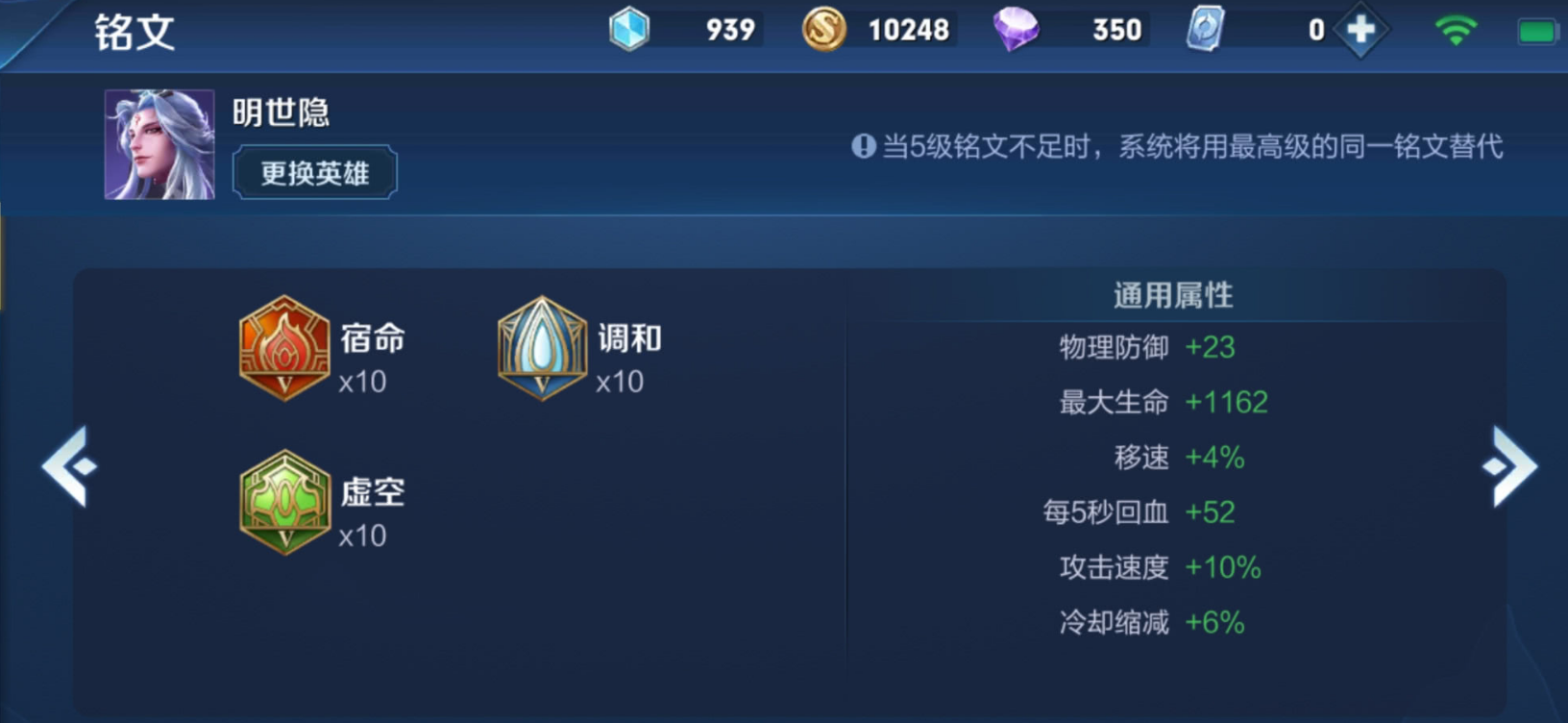1568x723 pixels.
Task: Open the plus recharge expander
Action: coord(1360,29)
